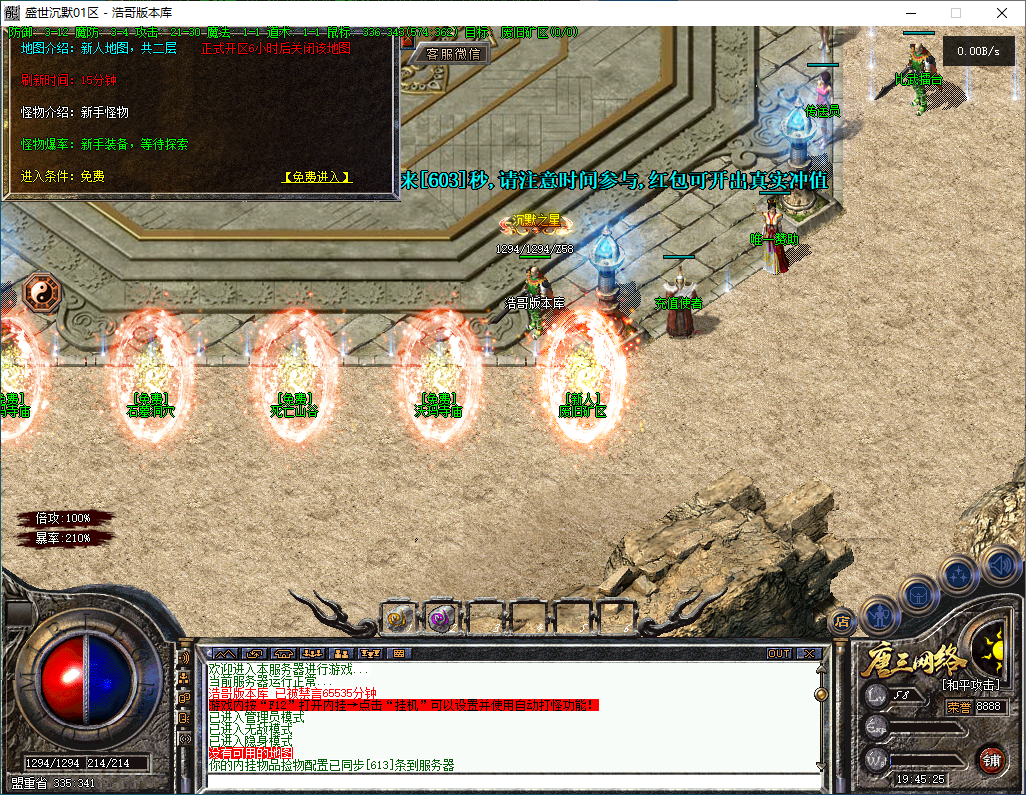Minimize the game window

(910, 13)
